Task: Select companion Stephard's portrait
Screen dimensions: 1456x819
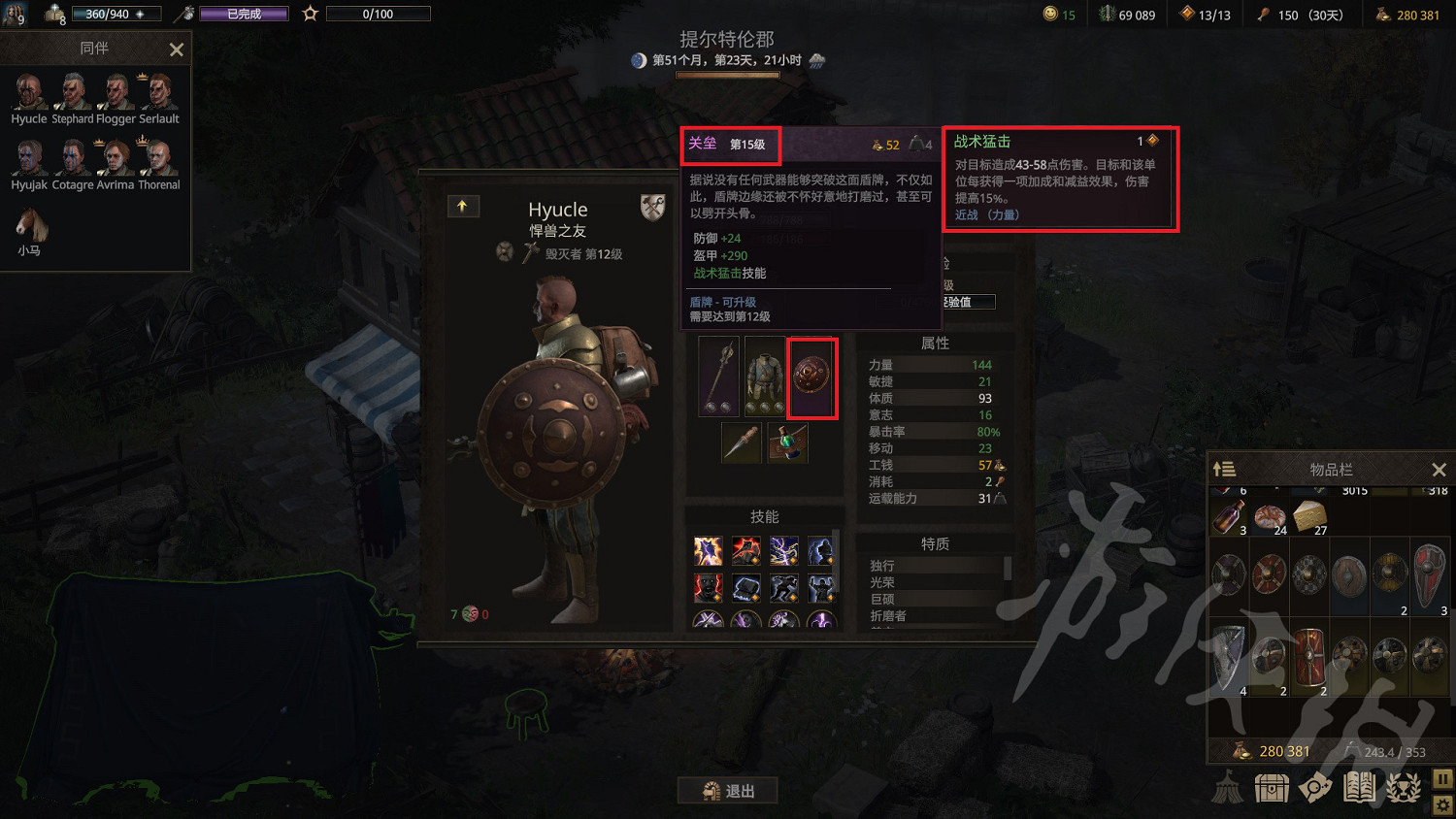Action: pos(72,94)
